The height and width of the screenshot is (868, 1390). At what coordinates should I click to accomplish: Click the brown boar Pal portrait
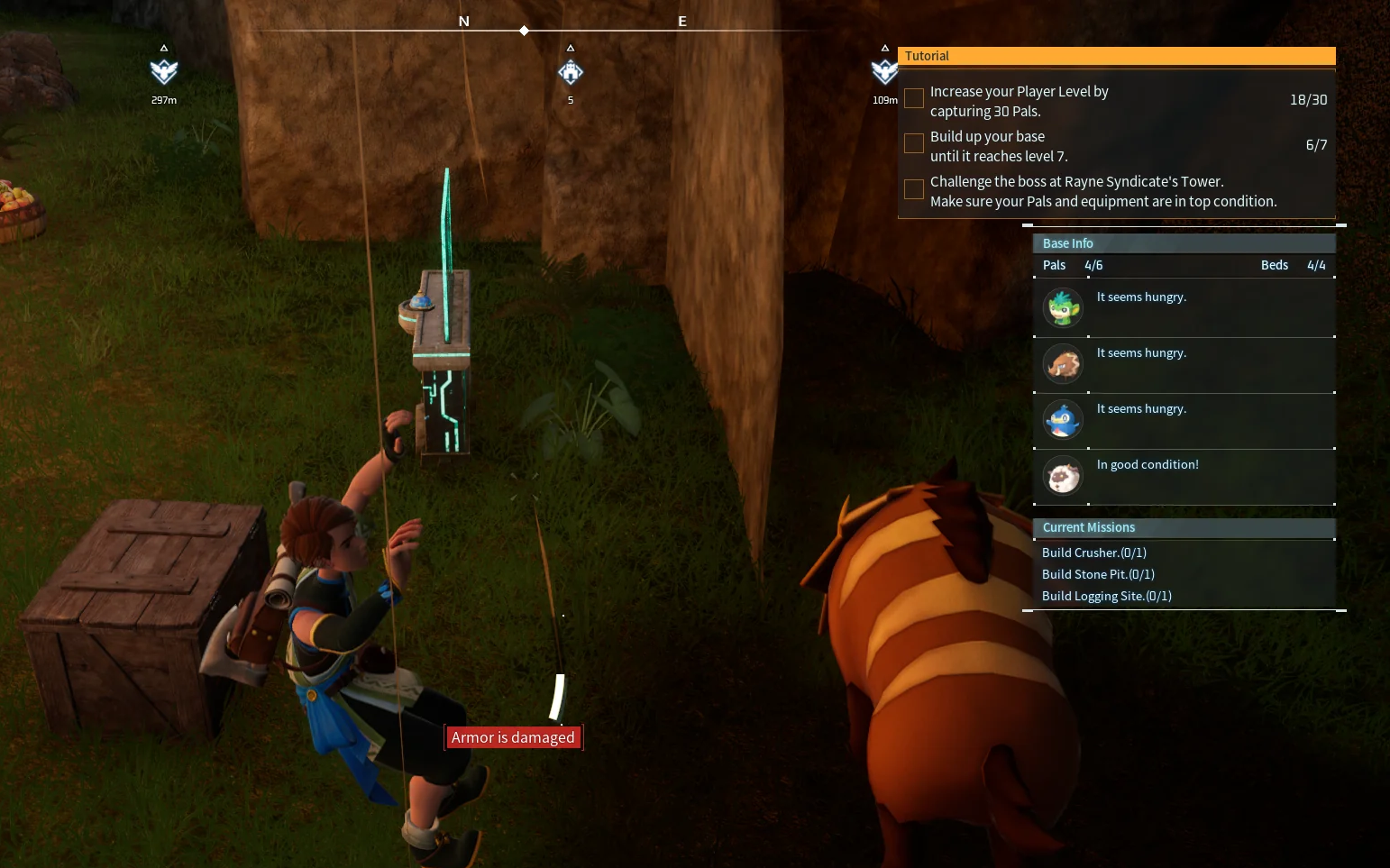click(x=1063, y=364)
